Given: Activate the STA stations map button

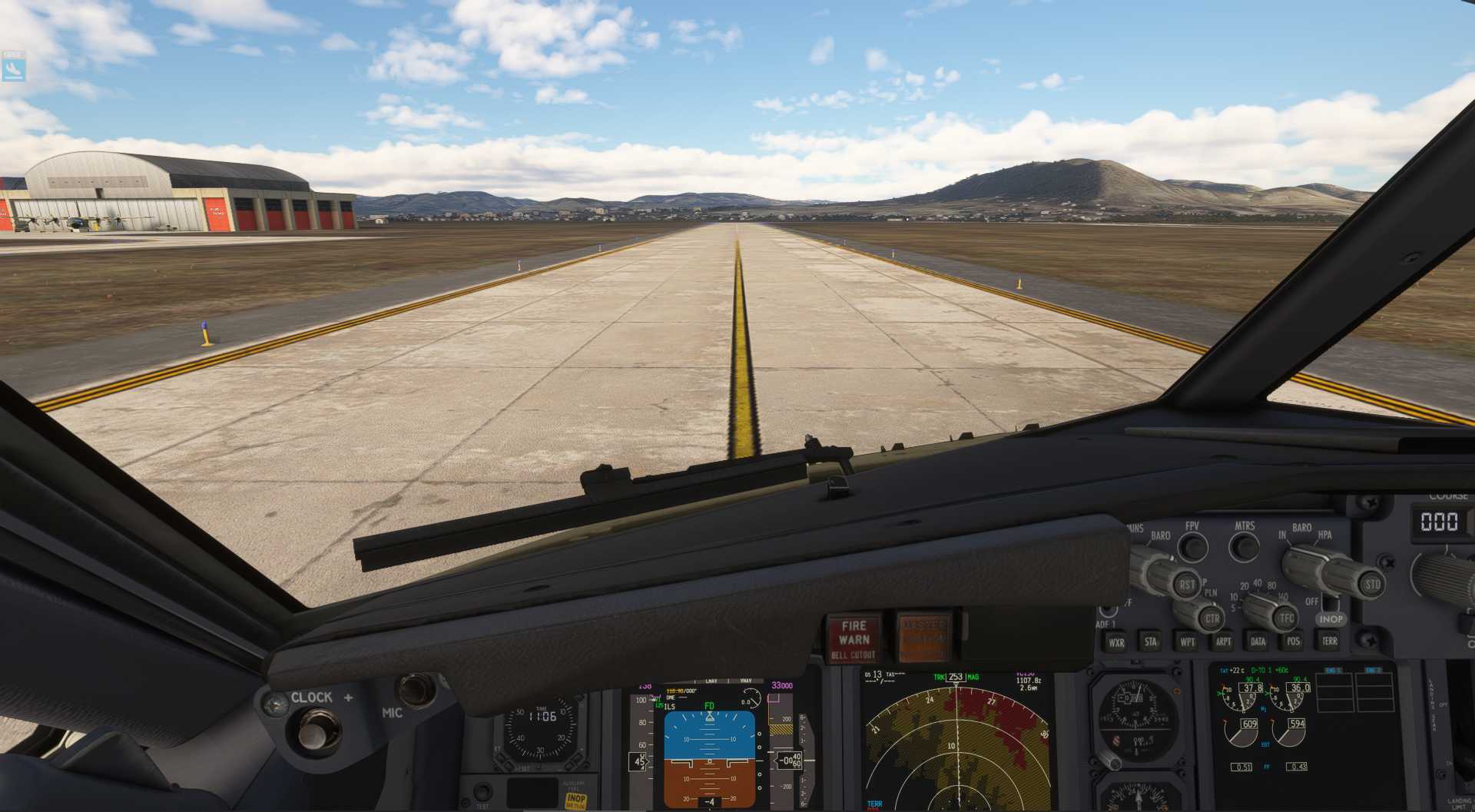Looking at the screenshot, I should [x=1151, y=641].
